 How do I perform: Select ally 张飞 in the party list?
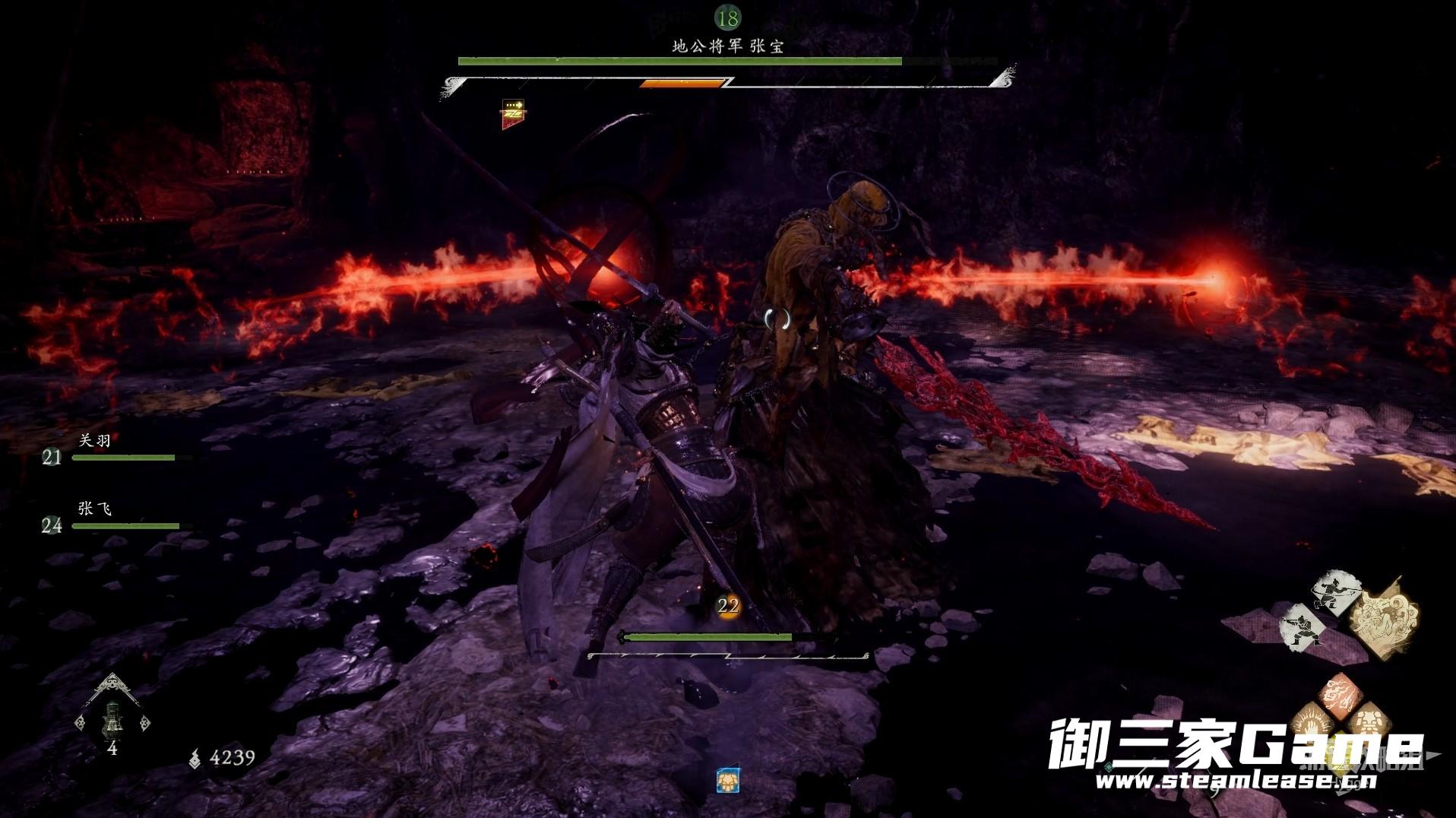click(x=95, y=509)
